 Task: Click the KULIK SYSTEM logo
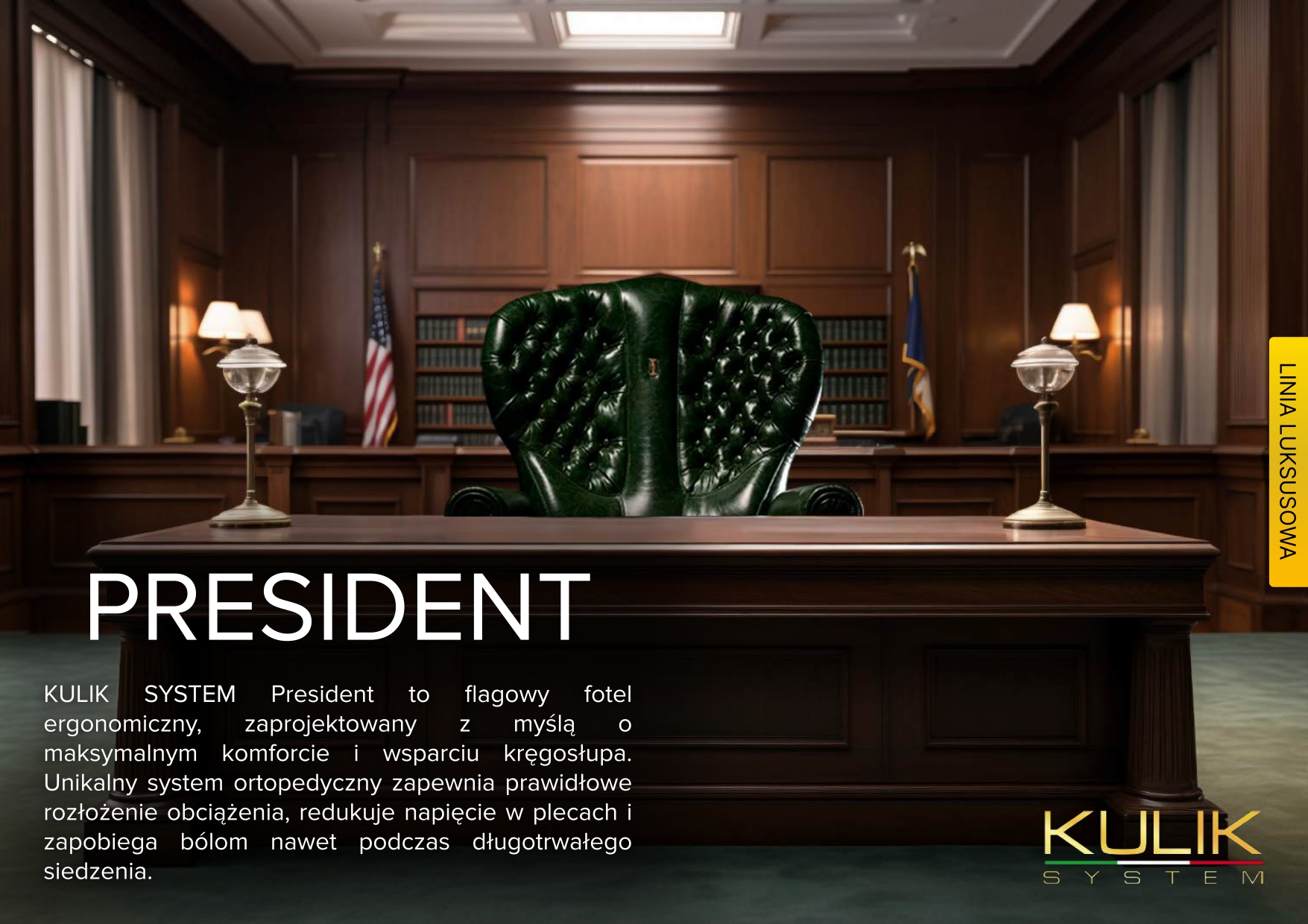click(x=1152, y=847)
